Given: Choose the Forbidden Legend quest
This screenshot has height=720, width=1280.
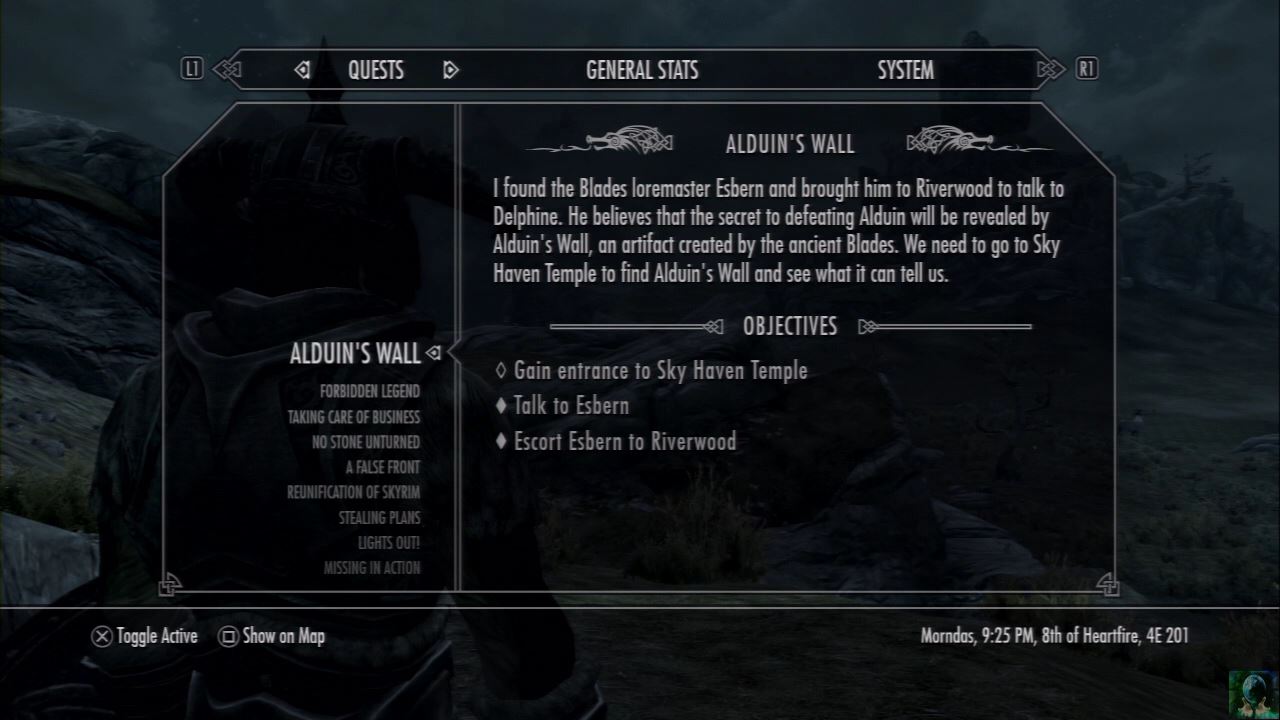Looking at the screenshot, I should click(x=370, y=391).
